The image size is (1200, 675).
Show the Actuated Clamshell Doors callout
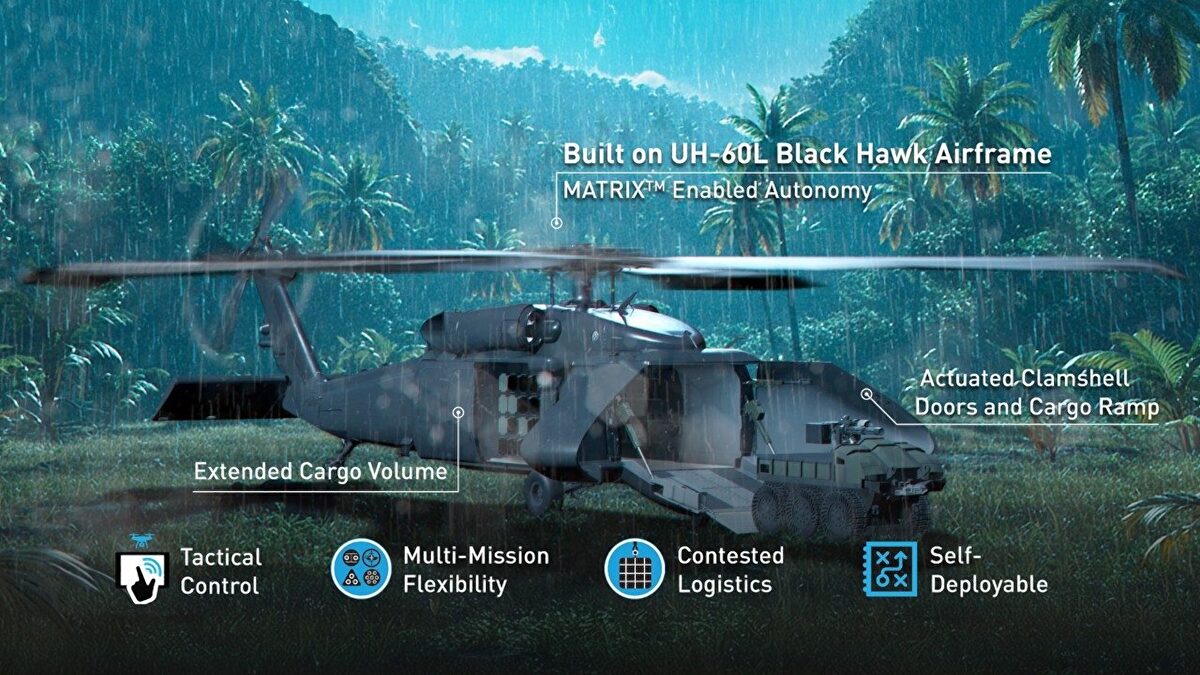coord(1037,394)
